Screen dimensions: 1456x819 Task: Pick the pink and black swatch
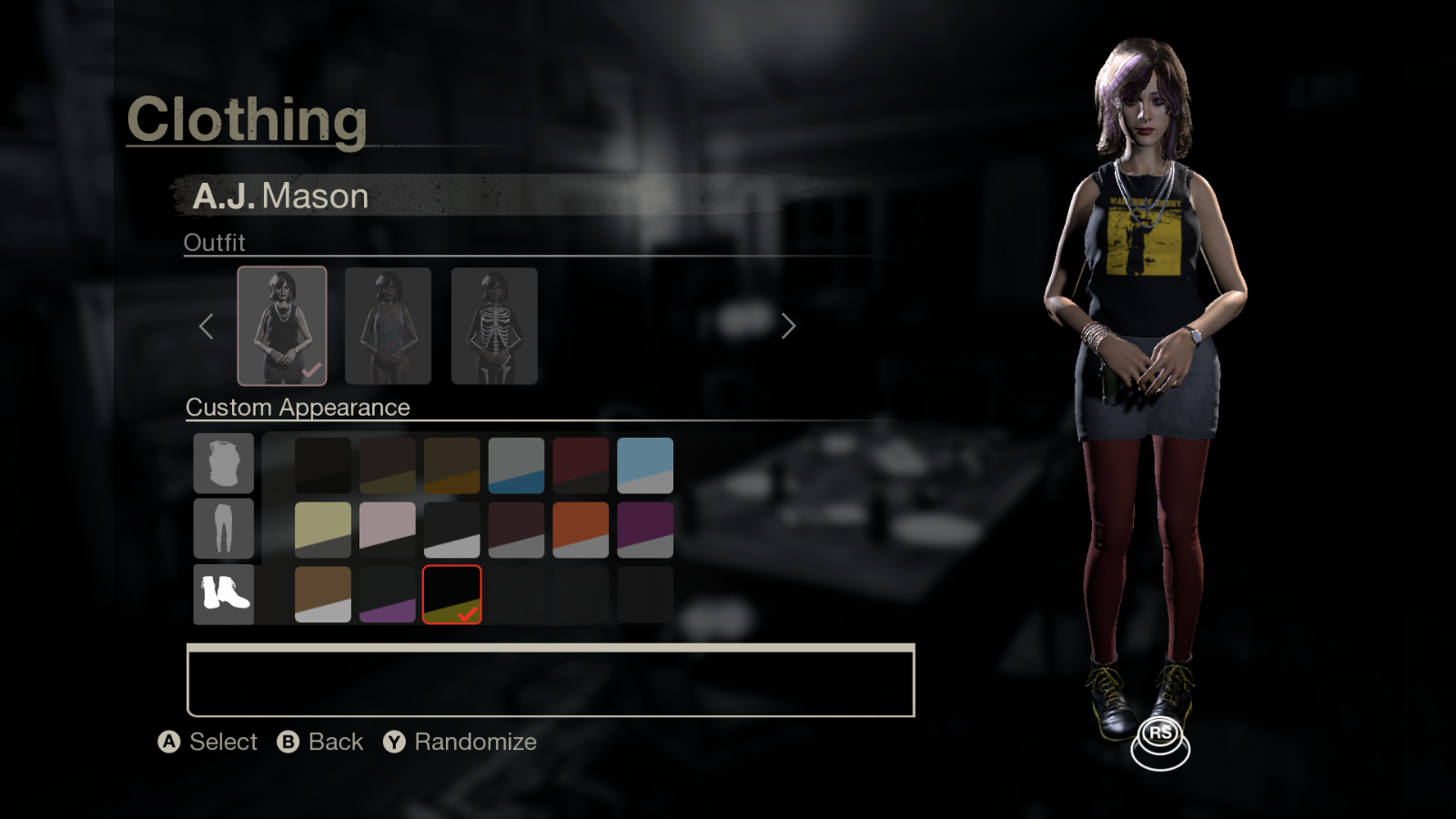(388, 530)
